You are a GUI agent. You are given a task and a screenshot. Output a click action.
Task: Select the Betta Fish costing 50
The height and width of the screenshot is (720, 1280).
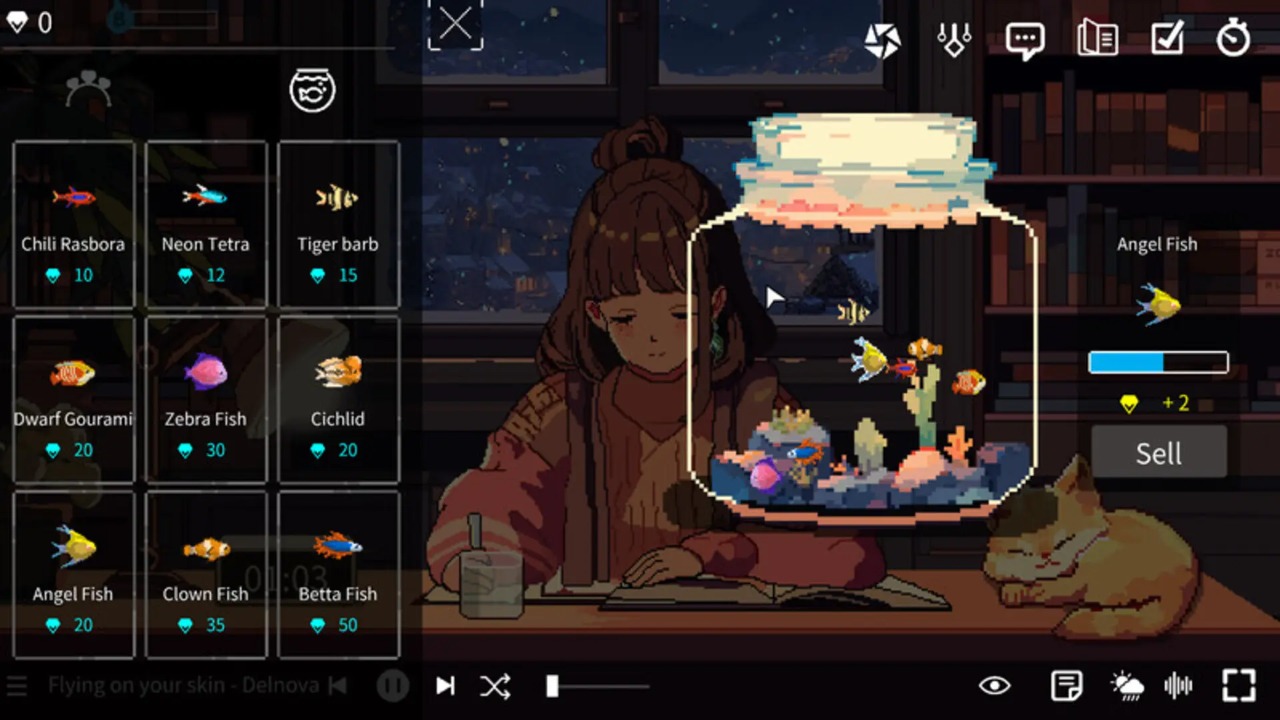[338, 570]
